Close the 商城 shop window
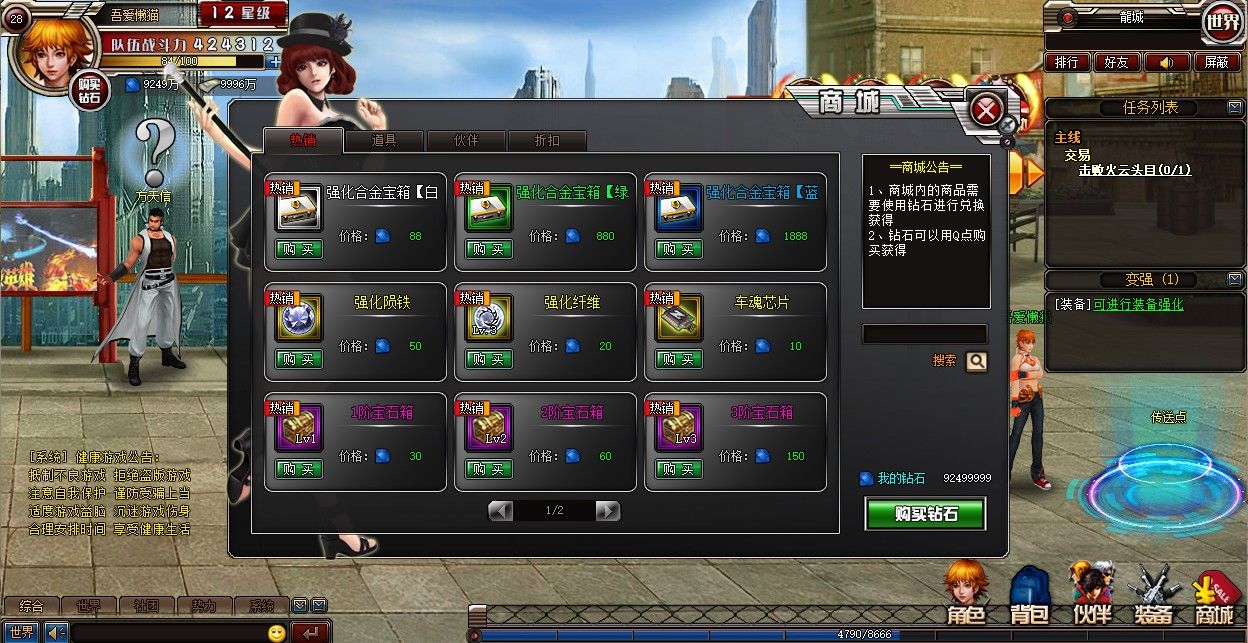The image size is (1248, 643). (986, 110)
